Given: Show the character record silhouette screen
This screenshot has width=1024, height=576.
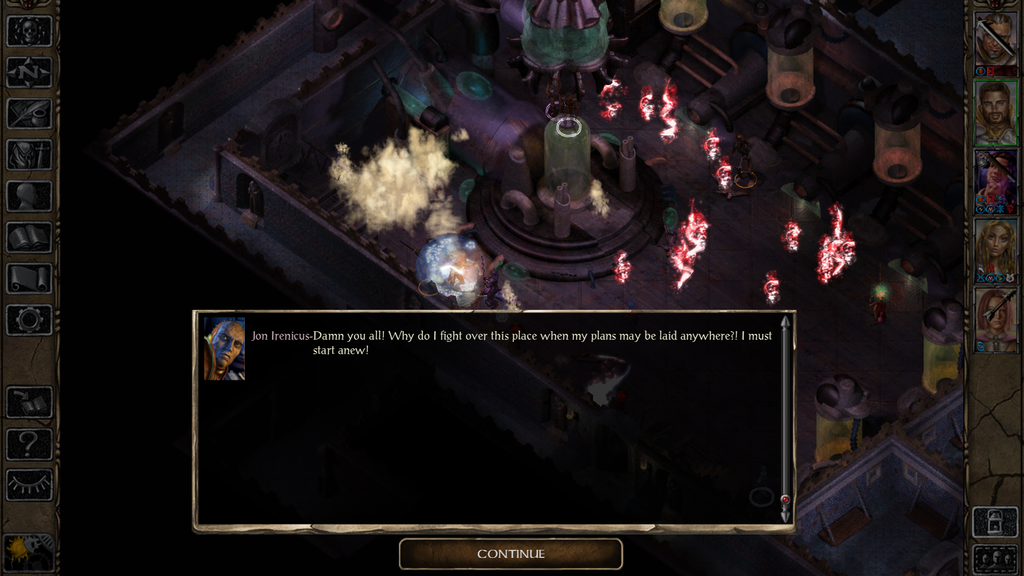Looking at the screenshot, I should [28, 196].
